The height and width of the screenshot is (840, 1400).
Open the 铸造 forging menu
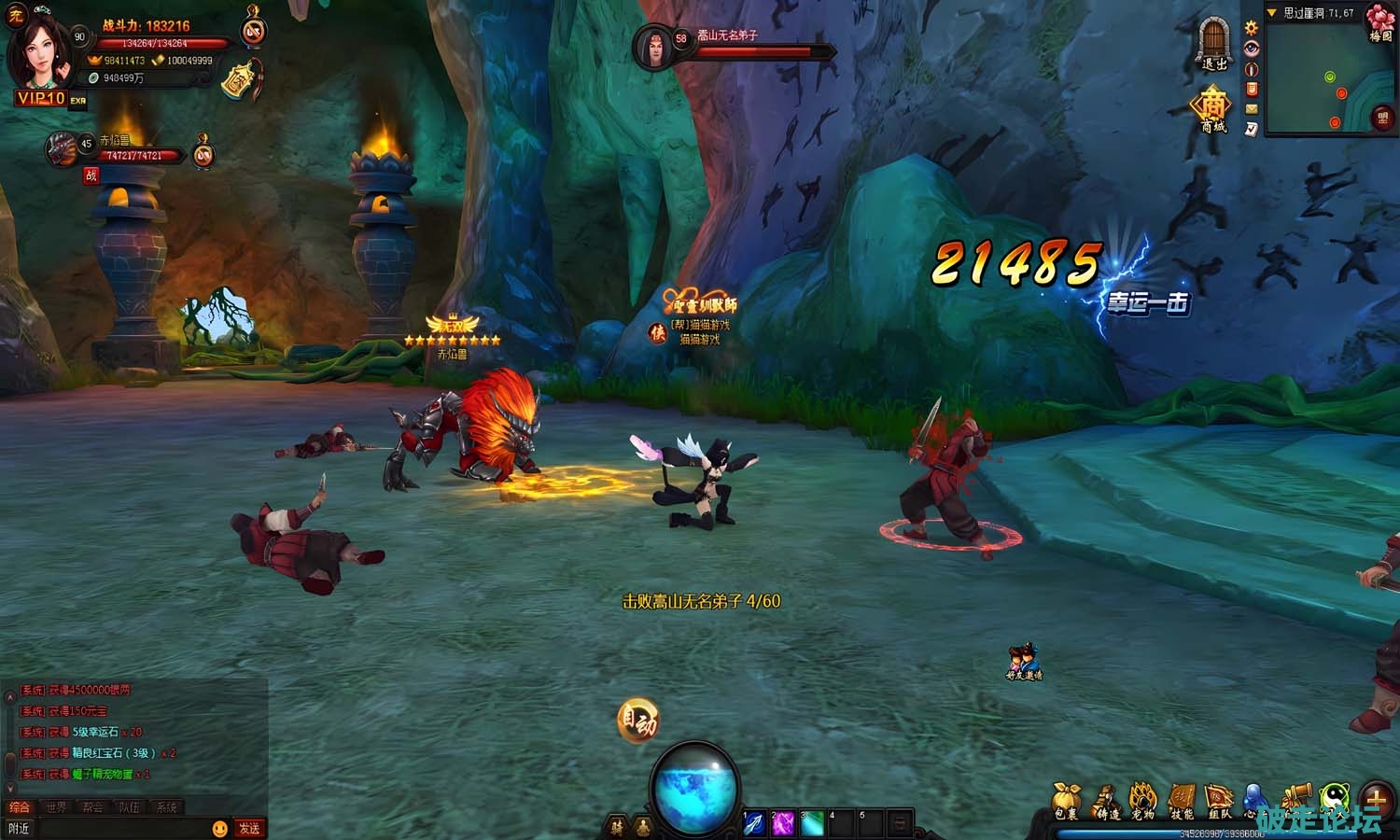point(1106,801)
